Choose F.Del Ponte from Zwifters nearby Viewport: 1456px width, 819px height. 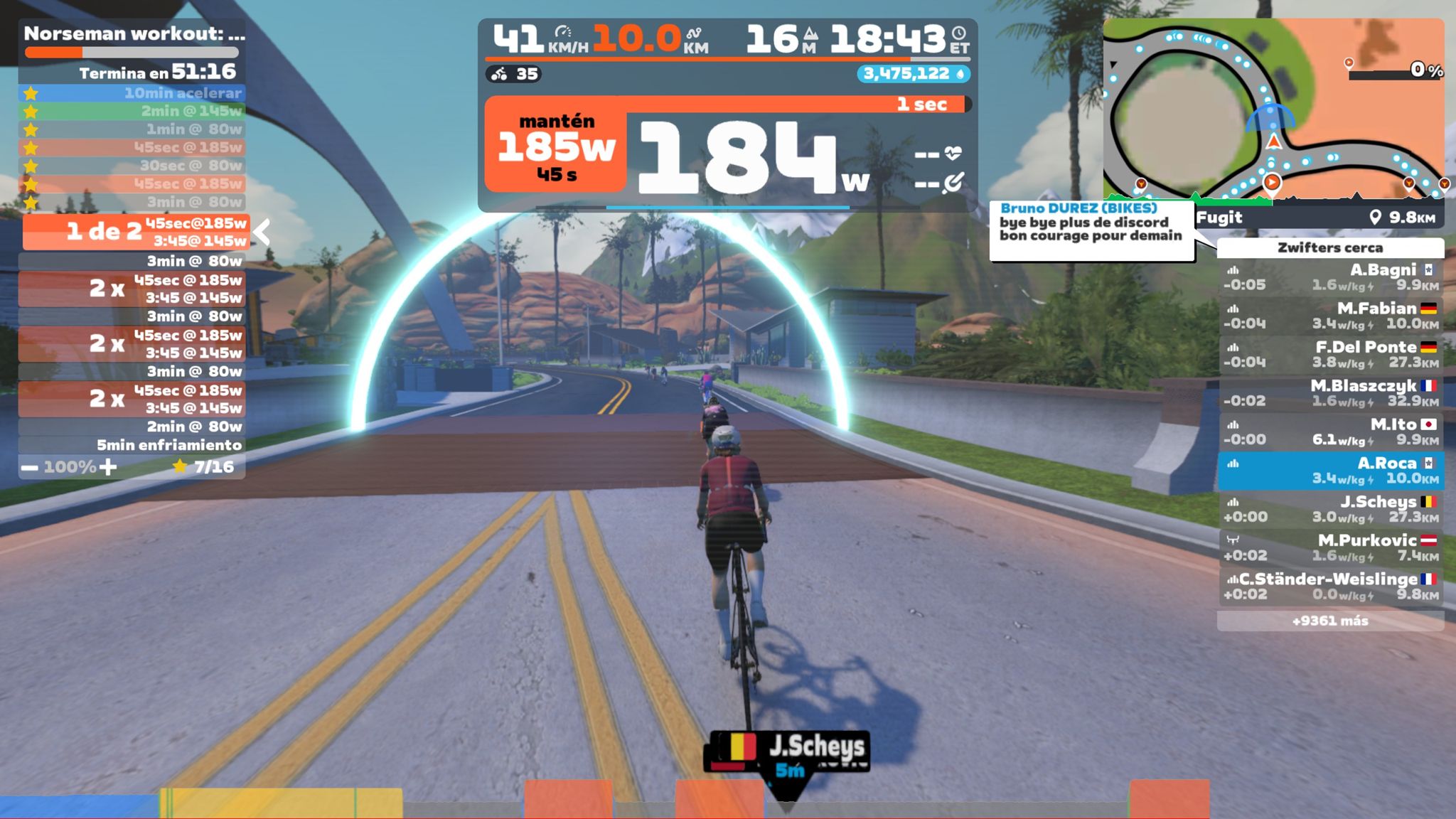pos(1330,354)
